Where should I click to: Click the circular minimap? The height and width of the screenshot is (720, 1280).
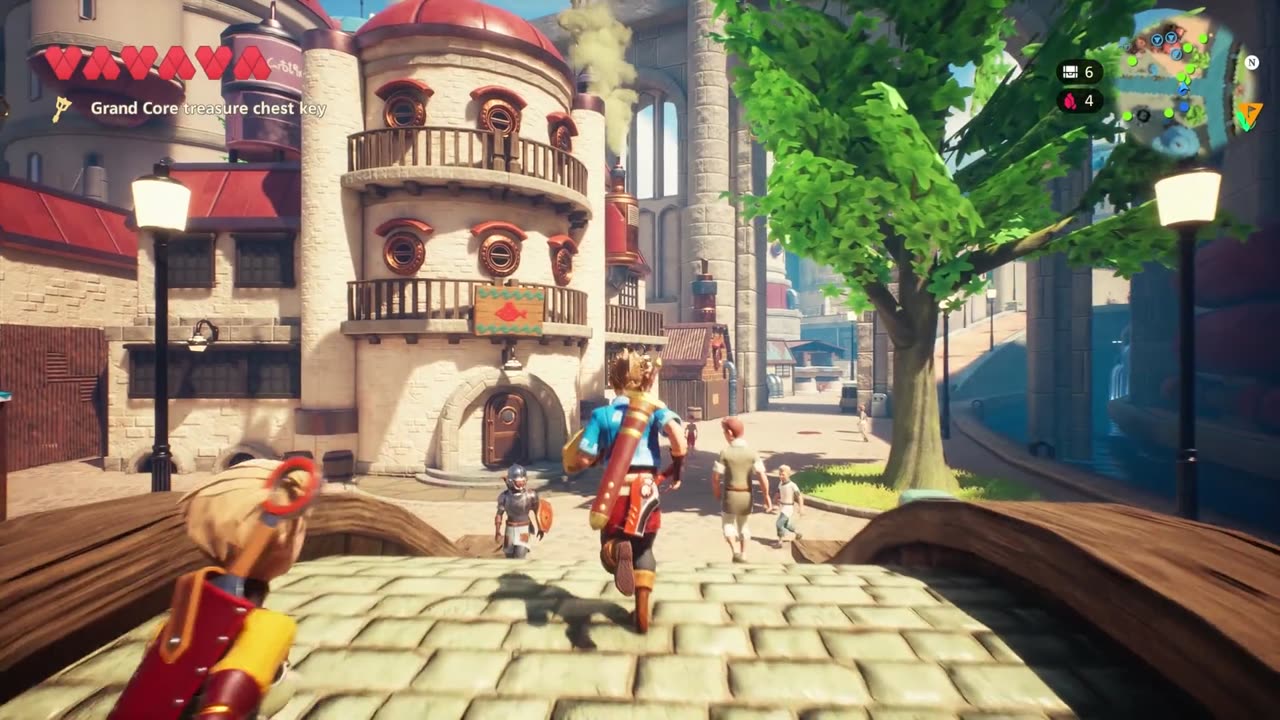[x=1177, y=82]
